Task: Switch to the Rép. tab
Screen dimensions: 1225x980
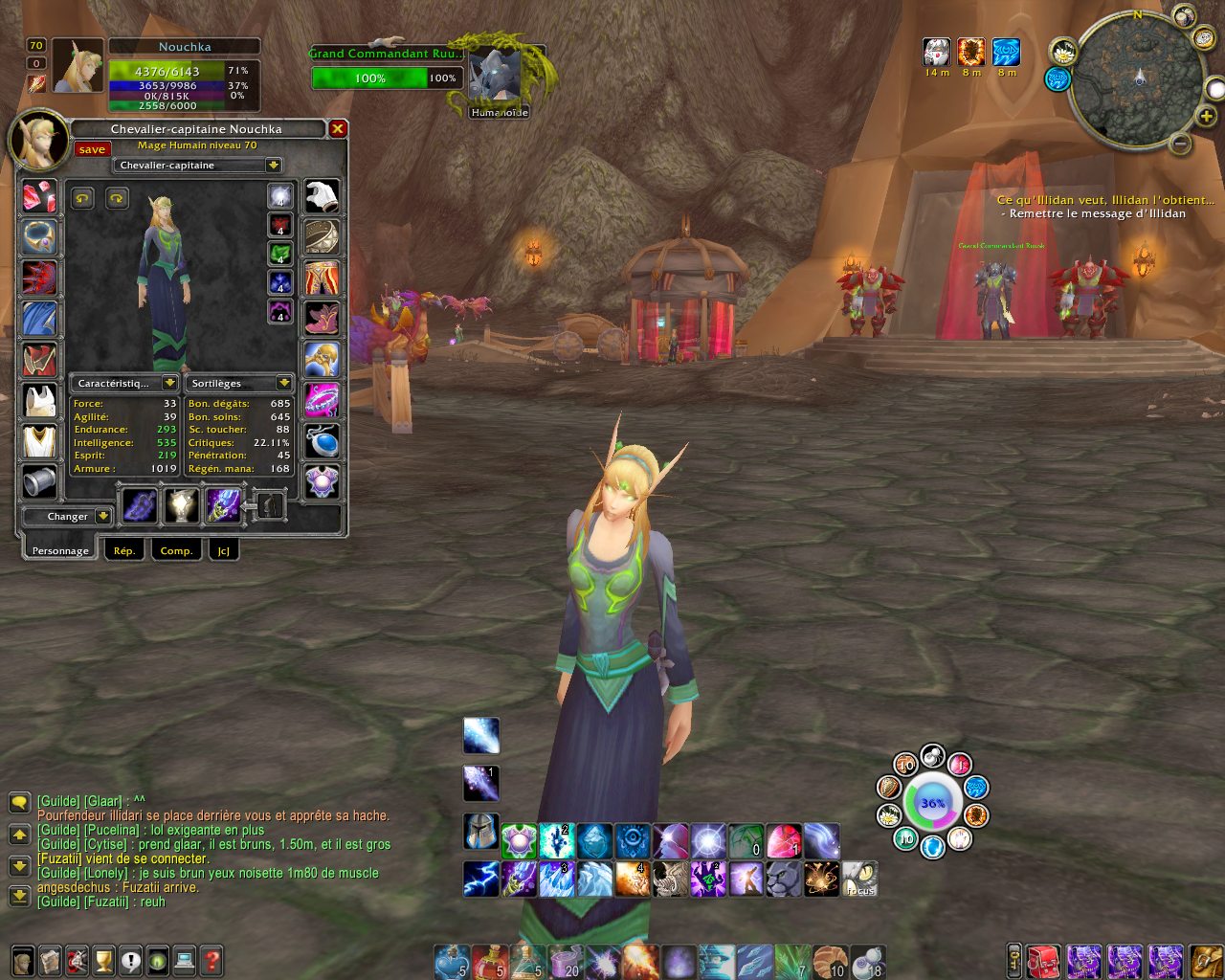Action: [x=124, y=550]
